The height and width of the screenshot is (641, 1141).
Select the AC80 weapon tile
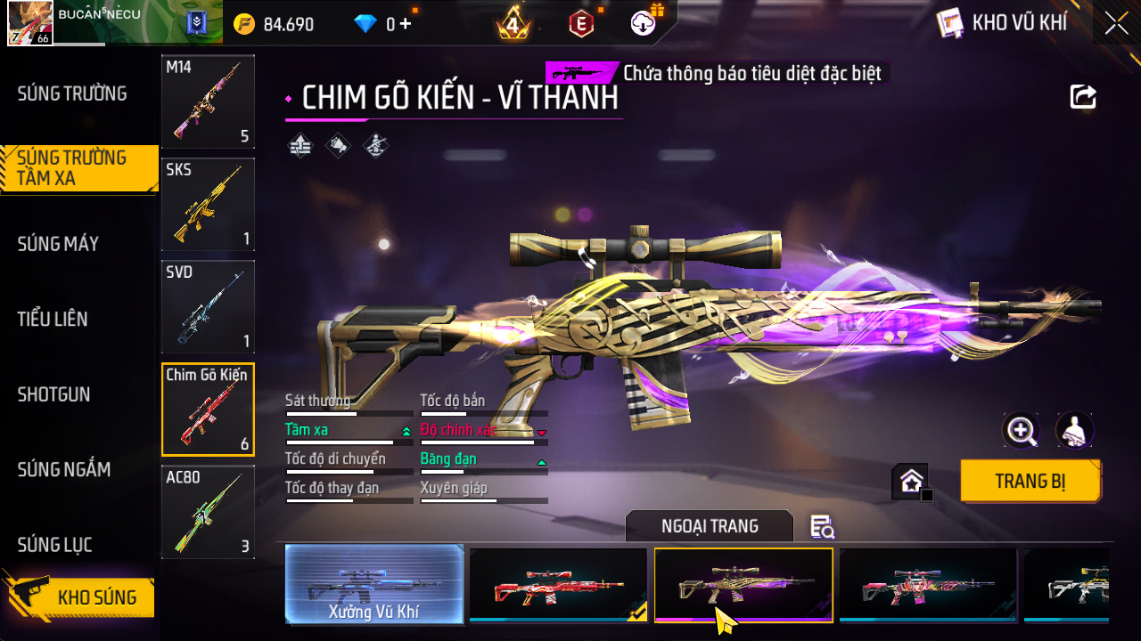208,512
